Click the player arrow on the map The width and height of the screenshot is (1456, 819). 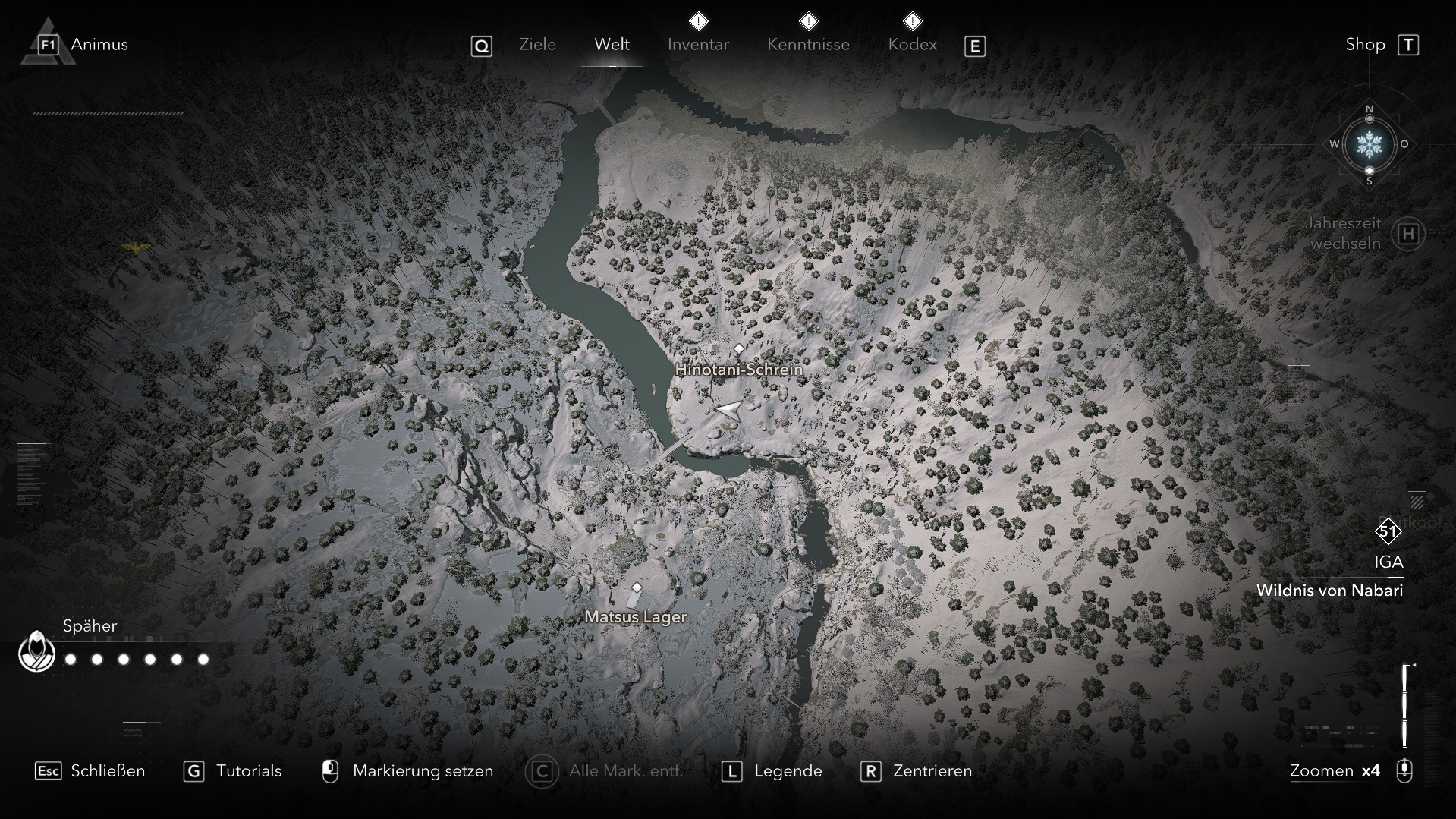point(728,410)
